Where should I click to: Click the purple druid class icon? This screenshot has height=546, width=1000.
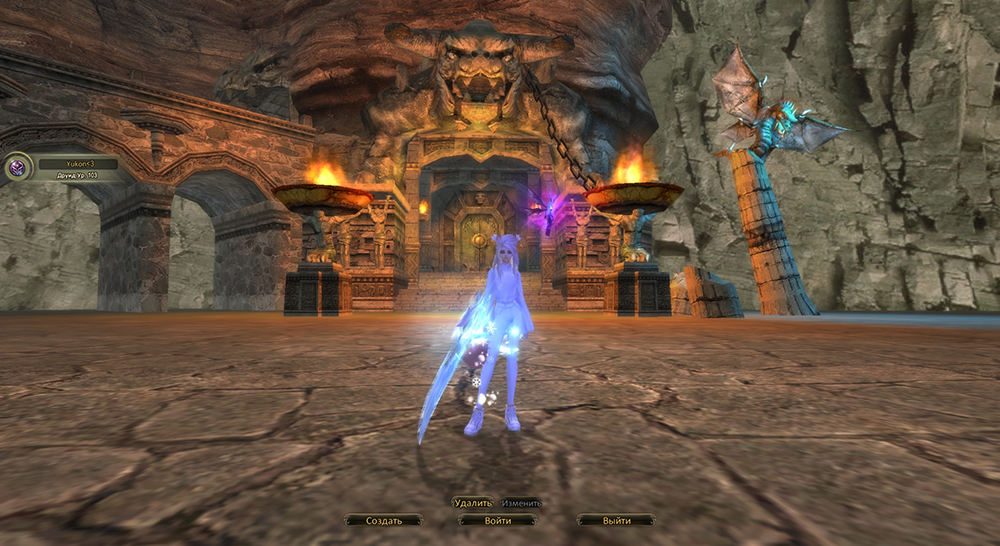[18, 167]
